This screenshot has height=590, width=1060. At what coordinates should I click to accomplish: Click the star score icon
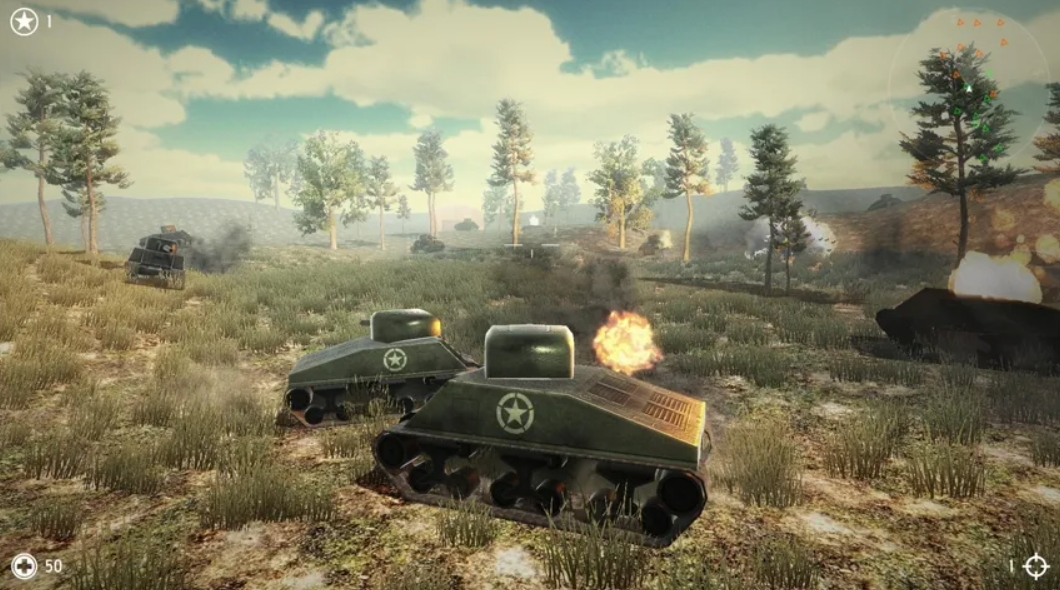click(24, 21)
